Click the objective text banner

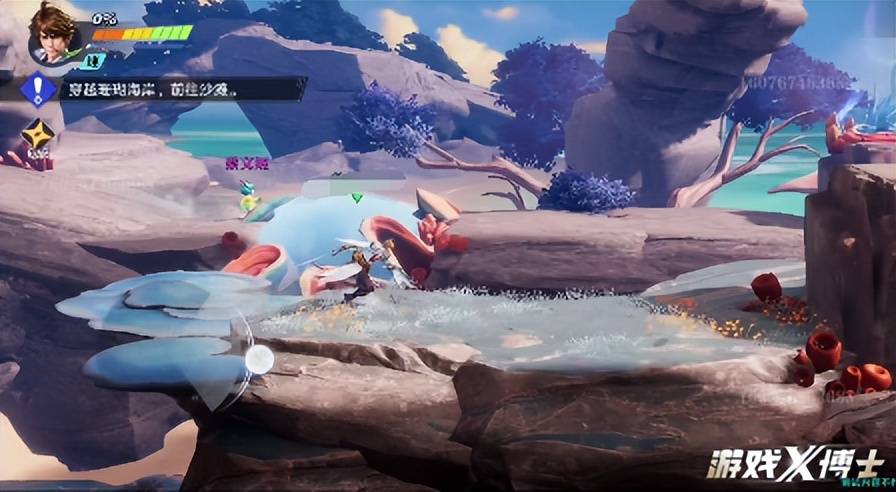pos(180,89)
